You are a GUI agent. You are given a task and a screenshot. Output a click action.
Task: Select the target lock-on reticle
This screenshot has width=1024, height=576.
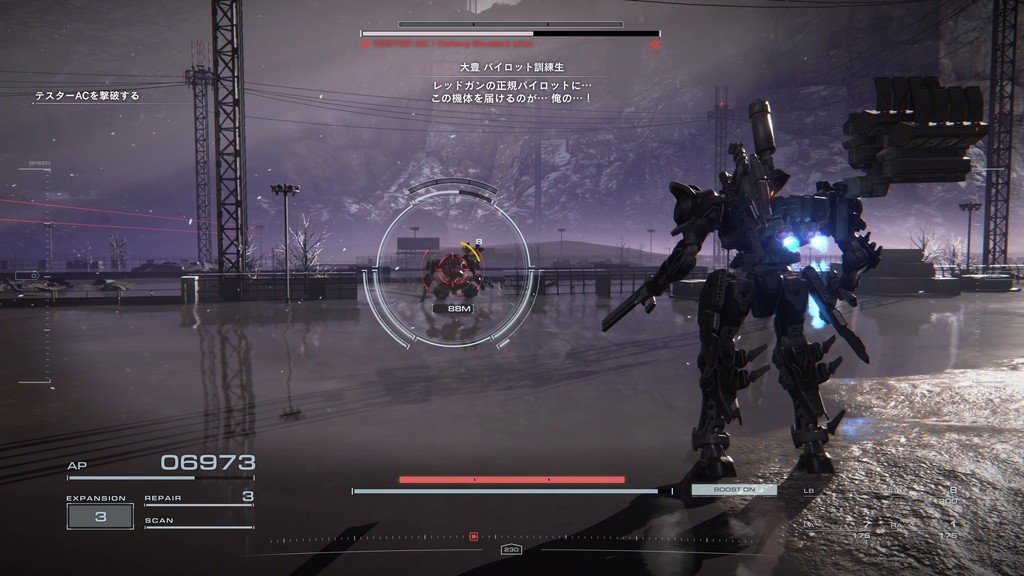452,265
